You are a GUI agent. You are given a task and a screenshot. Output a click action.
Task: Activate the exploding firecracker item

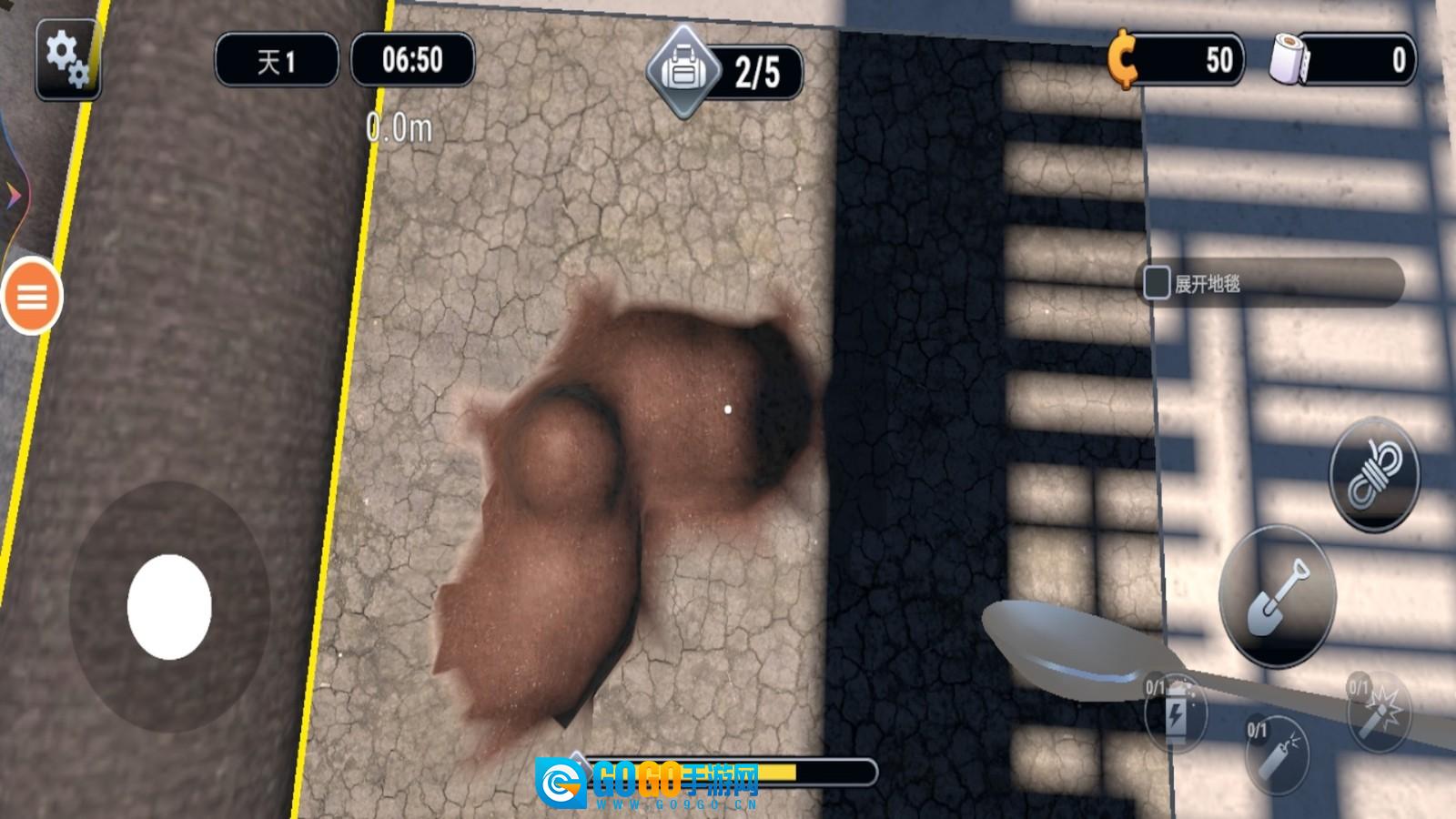(1378, 713)
